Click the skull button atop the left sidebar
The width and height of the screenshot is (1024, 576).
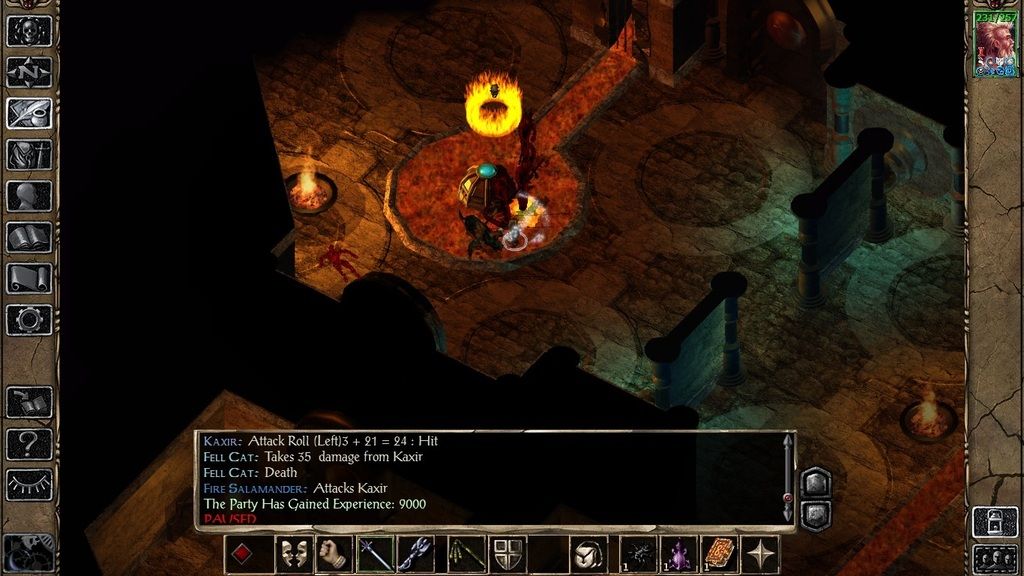(x=29, y=30)
